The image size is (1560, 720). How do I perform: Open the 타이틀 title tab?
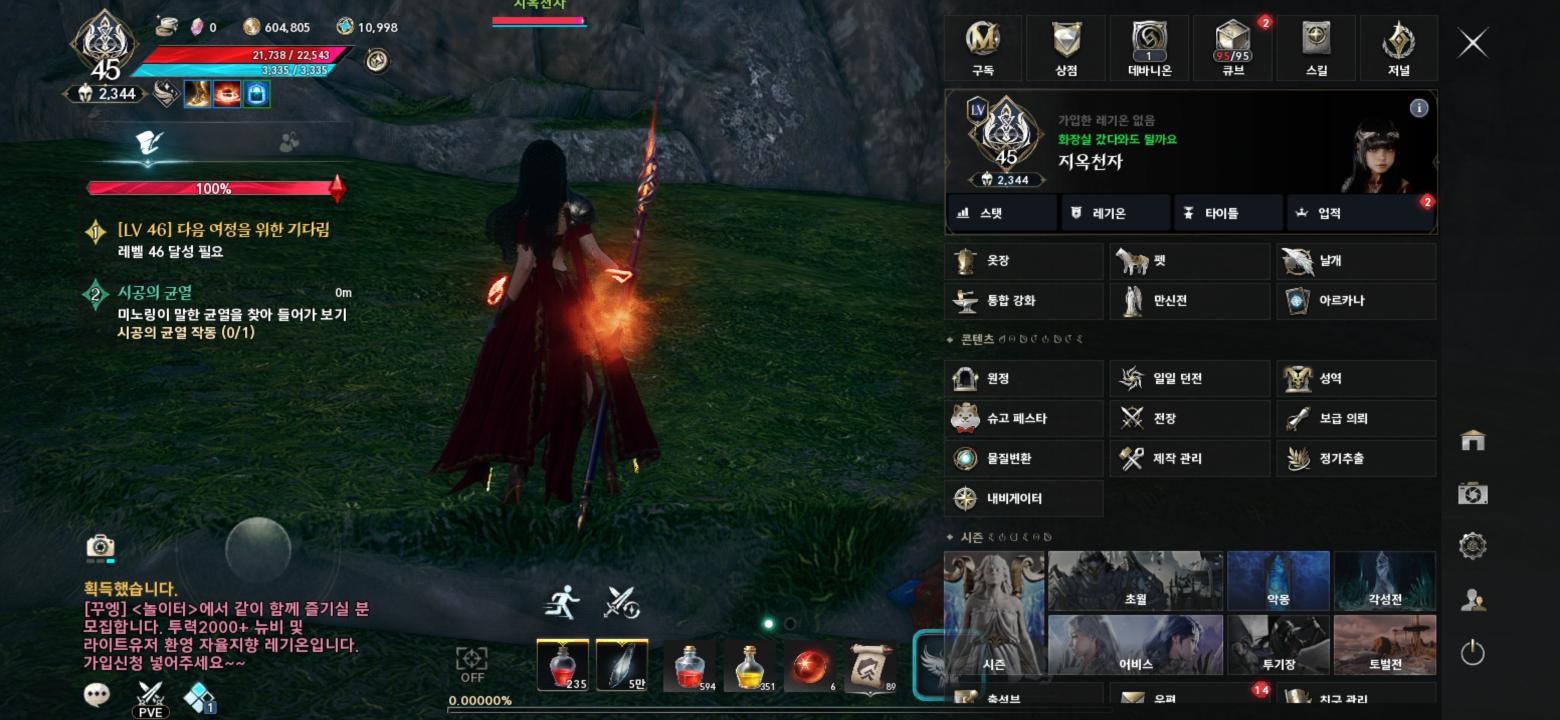1227,213
